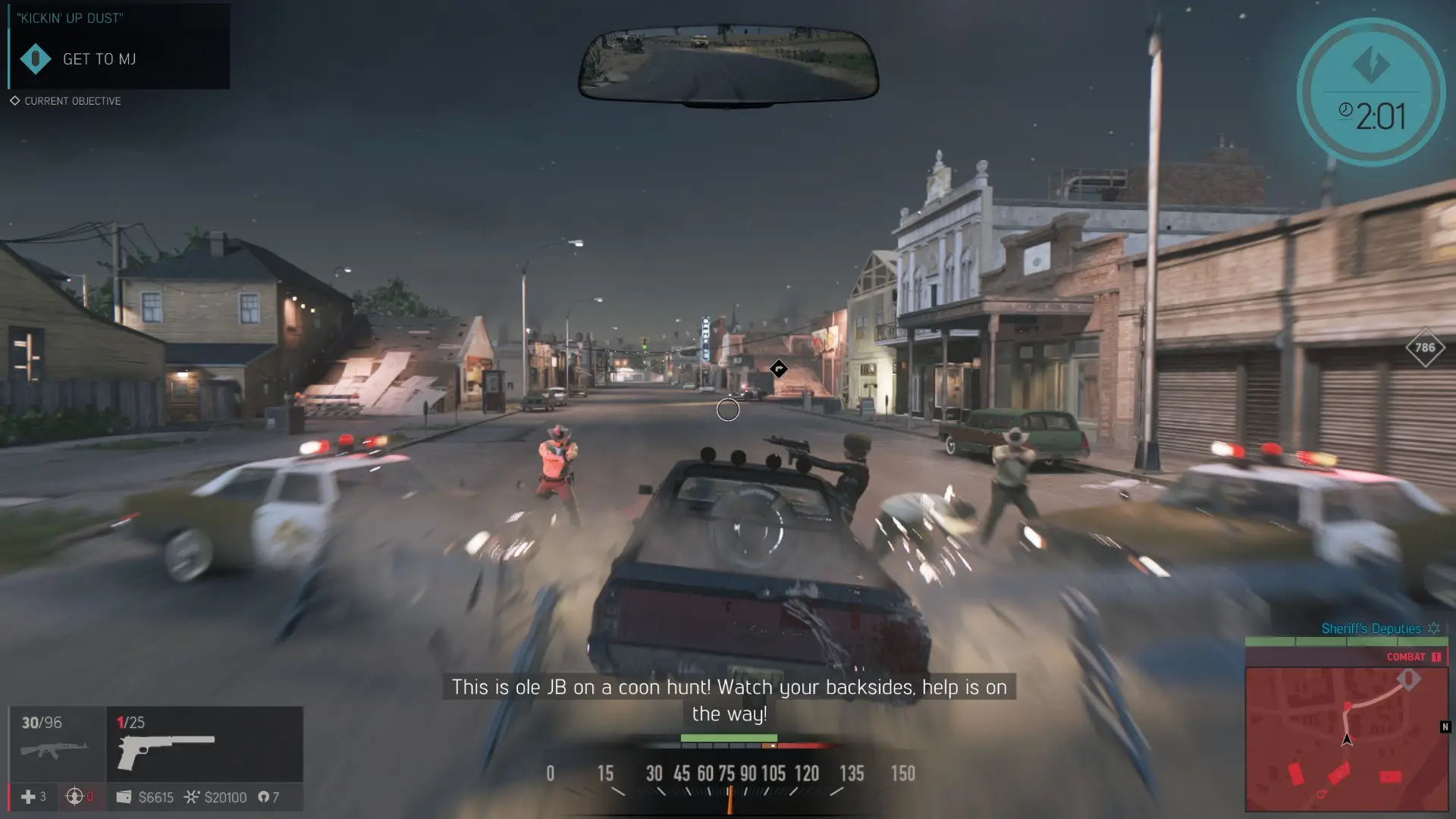Select the COMBAT status indicator
Viewport: 1456px width, 819px height.
[x=1412, y=657]
